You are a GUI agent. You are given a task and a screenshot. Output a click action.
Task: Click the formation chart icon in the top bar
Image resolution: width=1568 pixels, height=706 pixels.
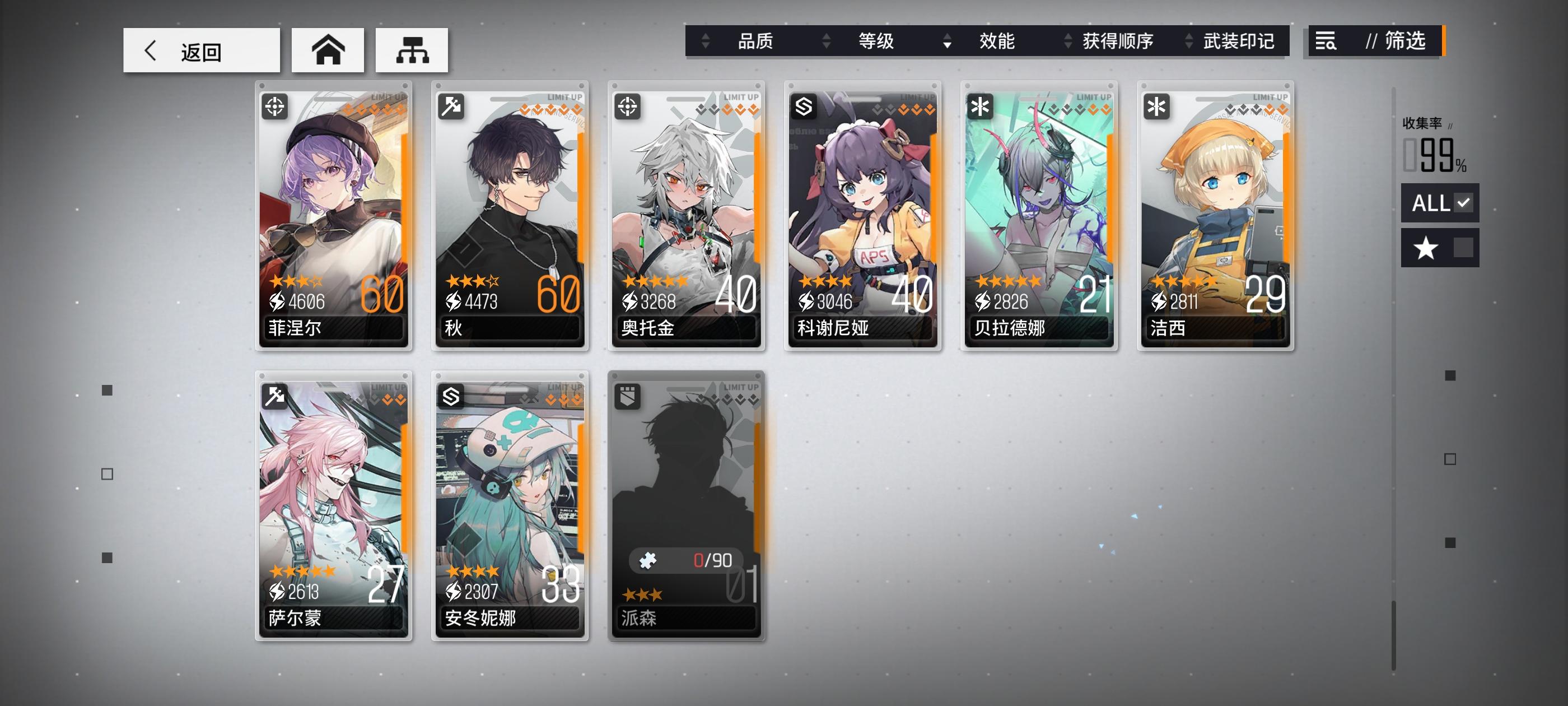[x=413, y=50]
